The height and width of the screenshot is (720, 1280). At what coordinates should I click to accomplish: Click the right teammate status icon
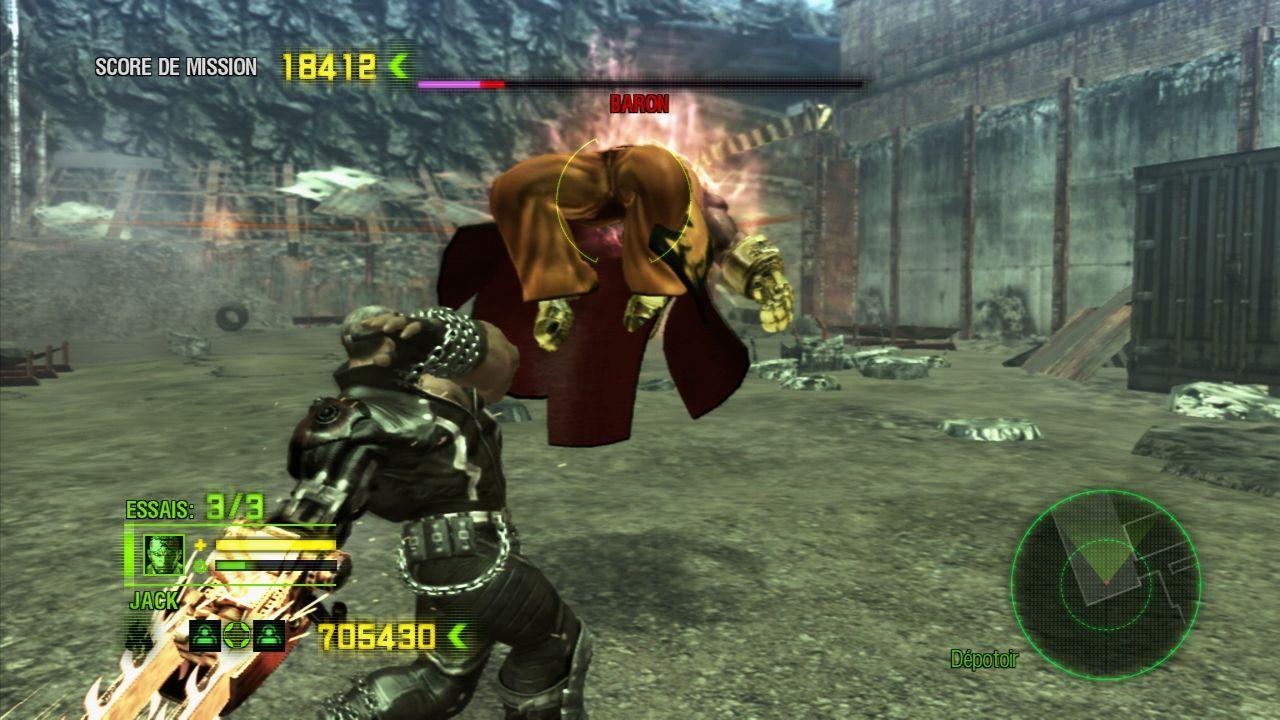click(x=269, y=636)
